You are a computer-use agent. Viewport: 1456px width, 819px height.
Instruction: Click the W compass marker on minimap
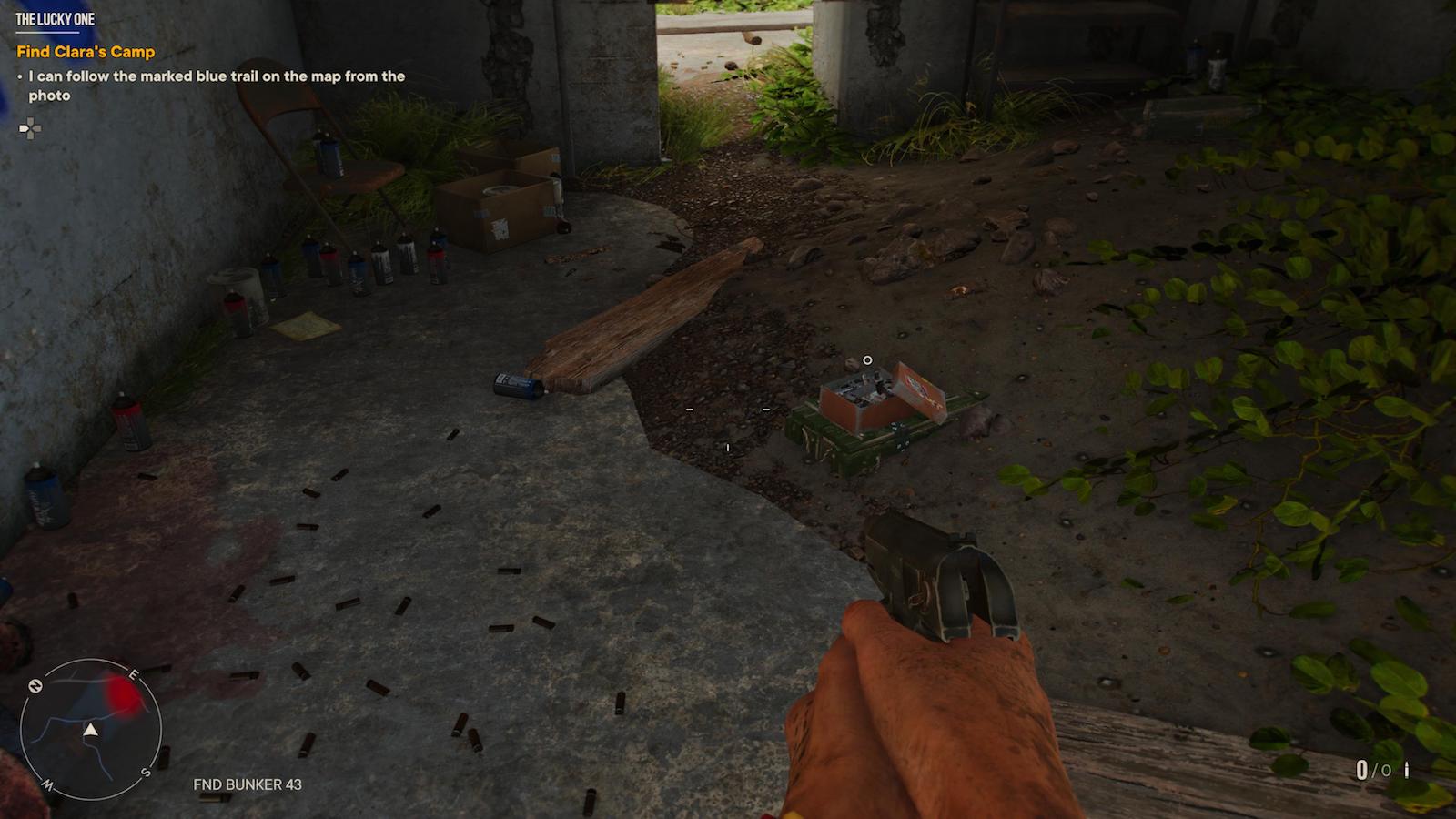pyautogui.click(x=47, y=784)
